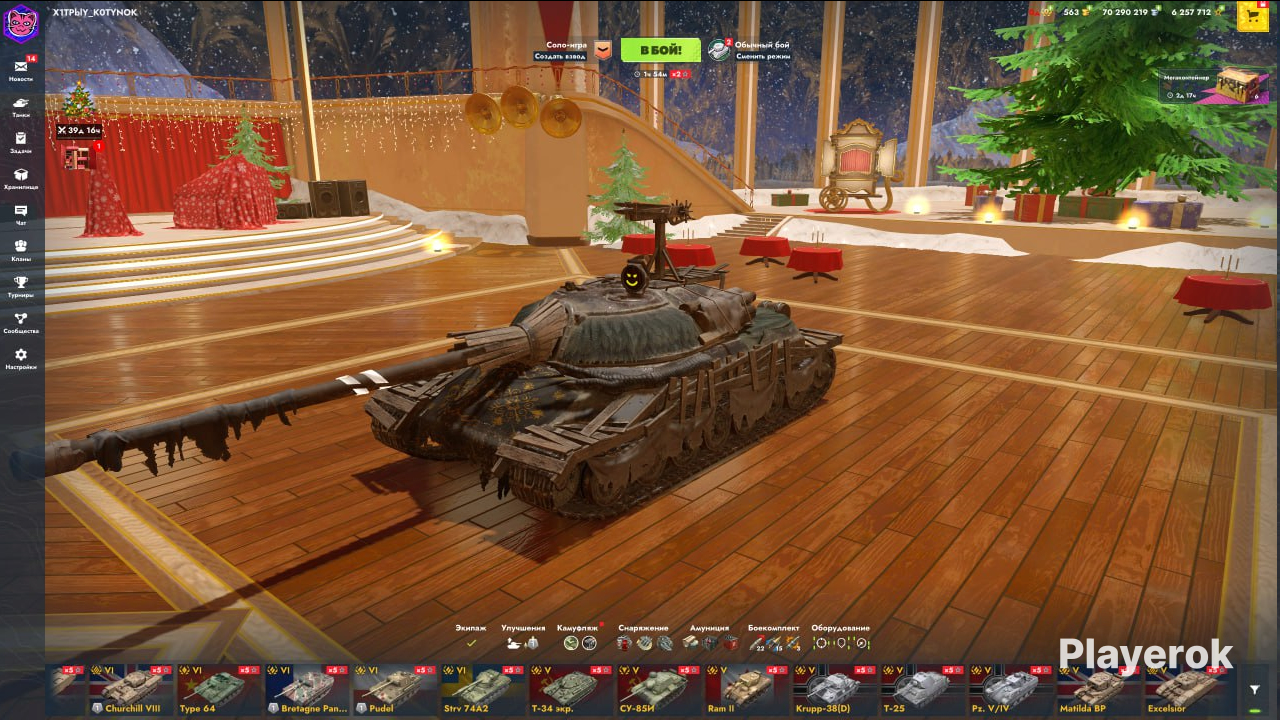Click the player avatar in the corner
Image resolution: width=1280 pixels, height=720 pixels.
coord(20,22)
